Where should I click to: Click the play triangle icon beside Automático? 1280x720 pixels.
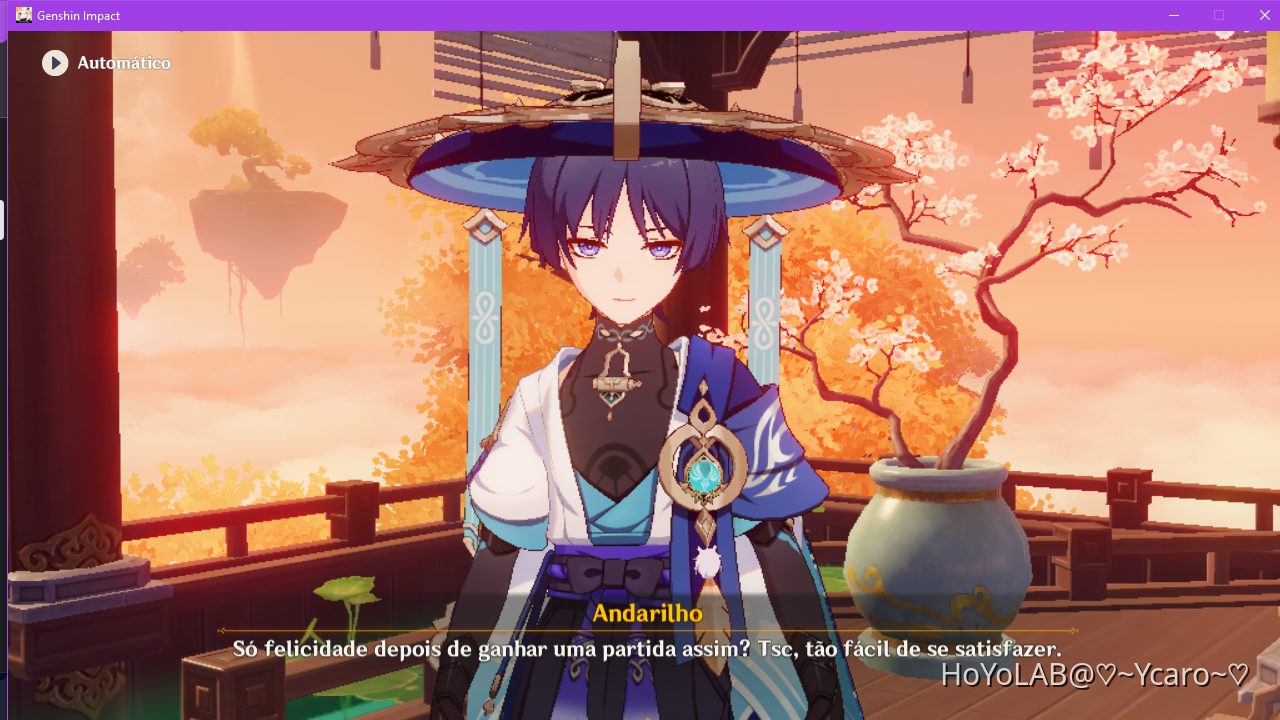click(x=55, y=62)
